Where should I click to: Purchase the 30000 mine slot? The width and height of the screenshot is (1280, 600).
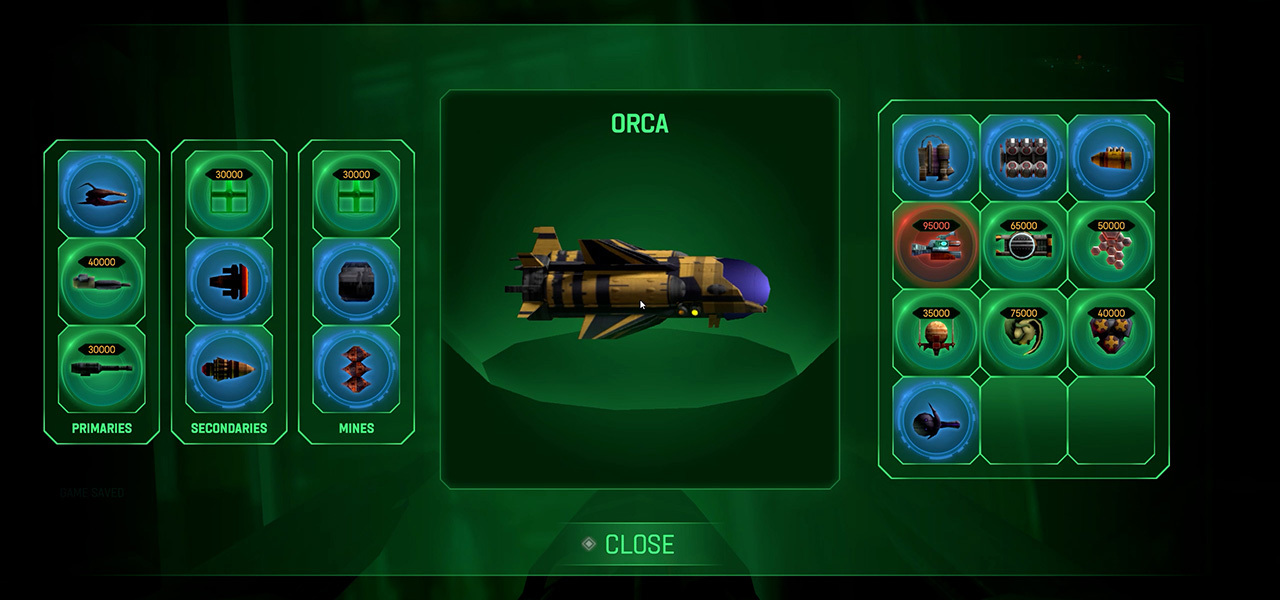[x=356, y=194]
